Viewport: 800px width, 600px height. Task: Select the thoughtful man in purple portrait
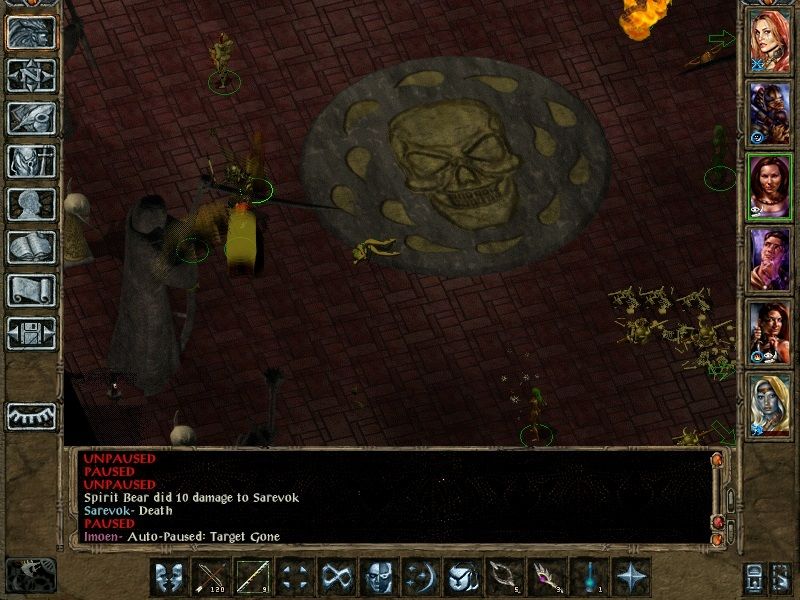769,258
